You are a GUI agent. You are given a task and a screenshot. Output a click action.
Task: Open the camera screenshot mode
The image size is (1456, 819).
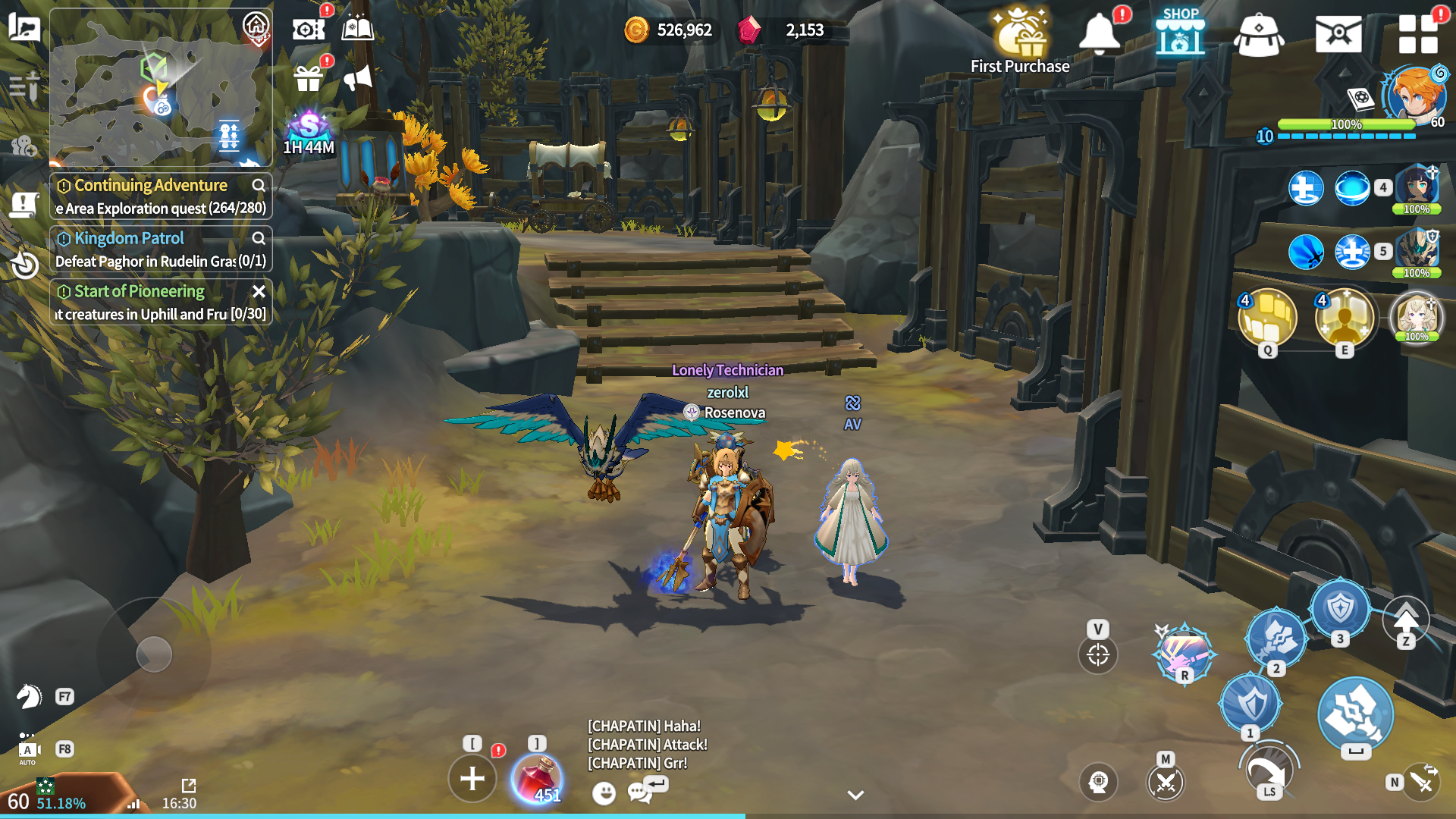tap(308, 30)
